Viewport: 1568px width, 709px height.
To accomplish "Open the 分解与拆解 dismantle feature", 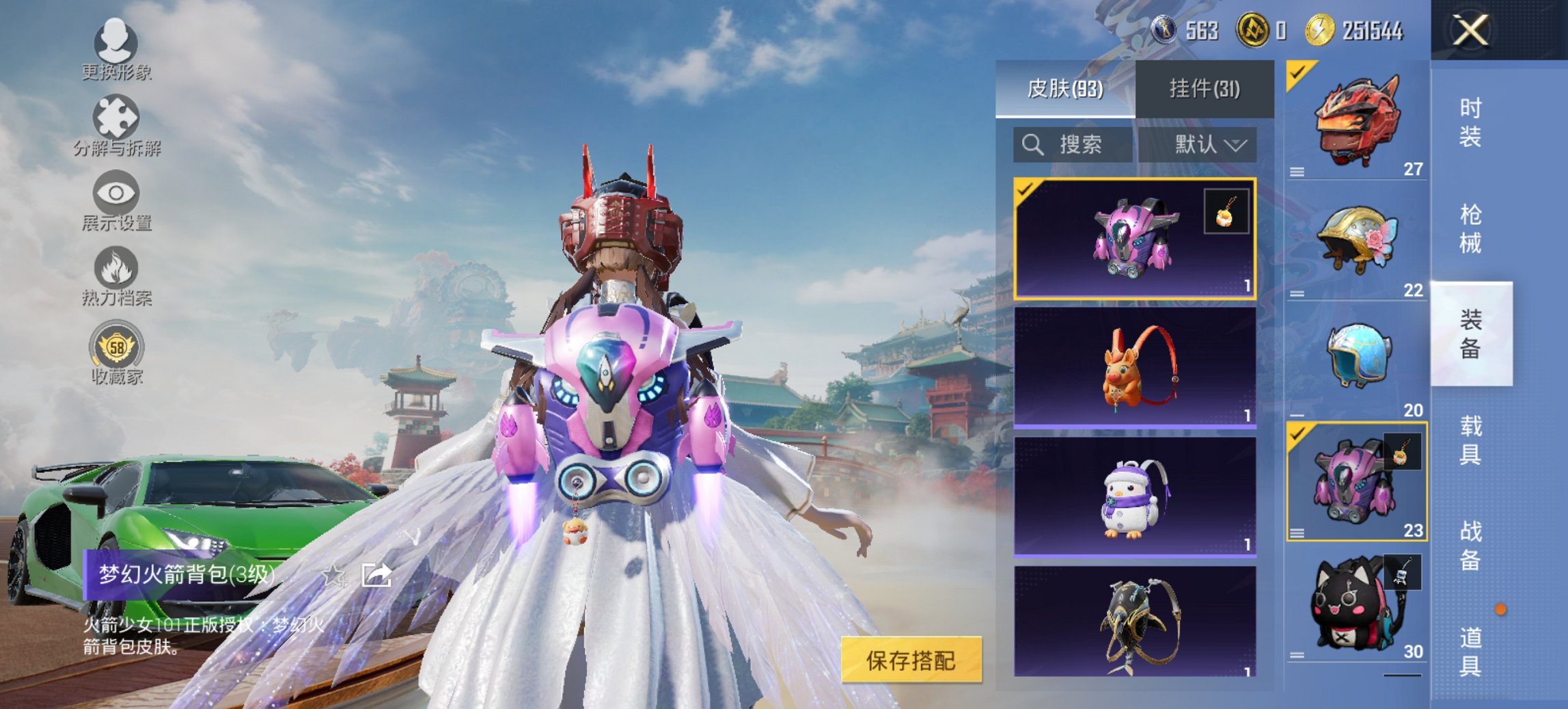I will click(x=118, y=123).
